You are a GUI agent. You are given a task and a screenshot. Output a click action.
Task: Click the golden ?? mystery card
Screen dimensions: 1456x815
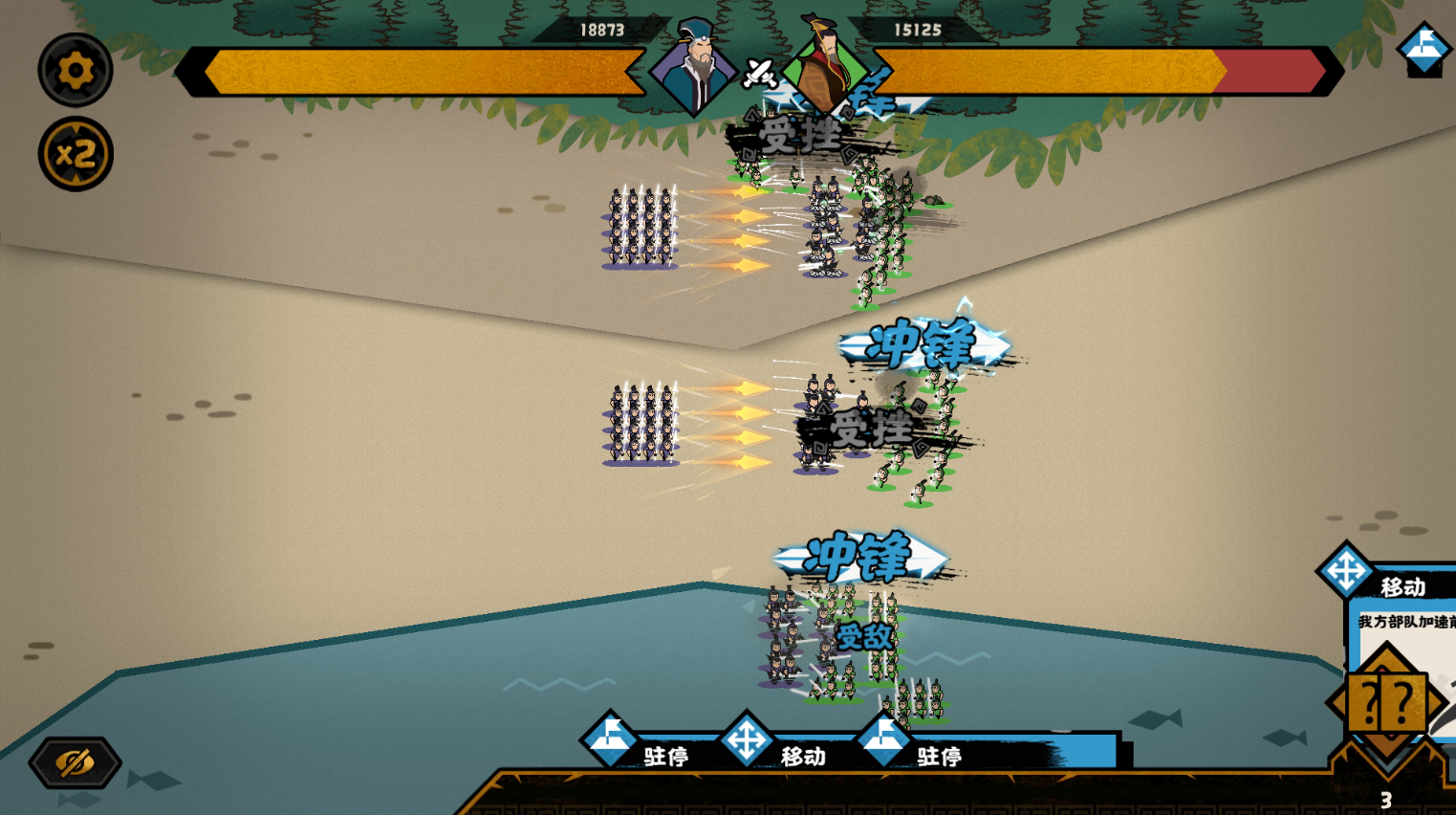tap(1385, 704)
